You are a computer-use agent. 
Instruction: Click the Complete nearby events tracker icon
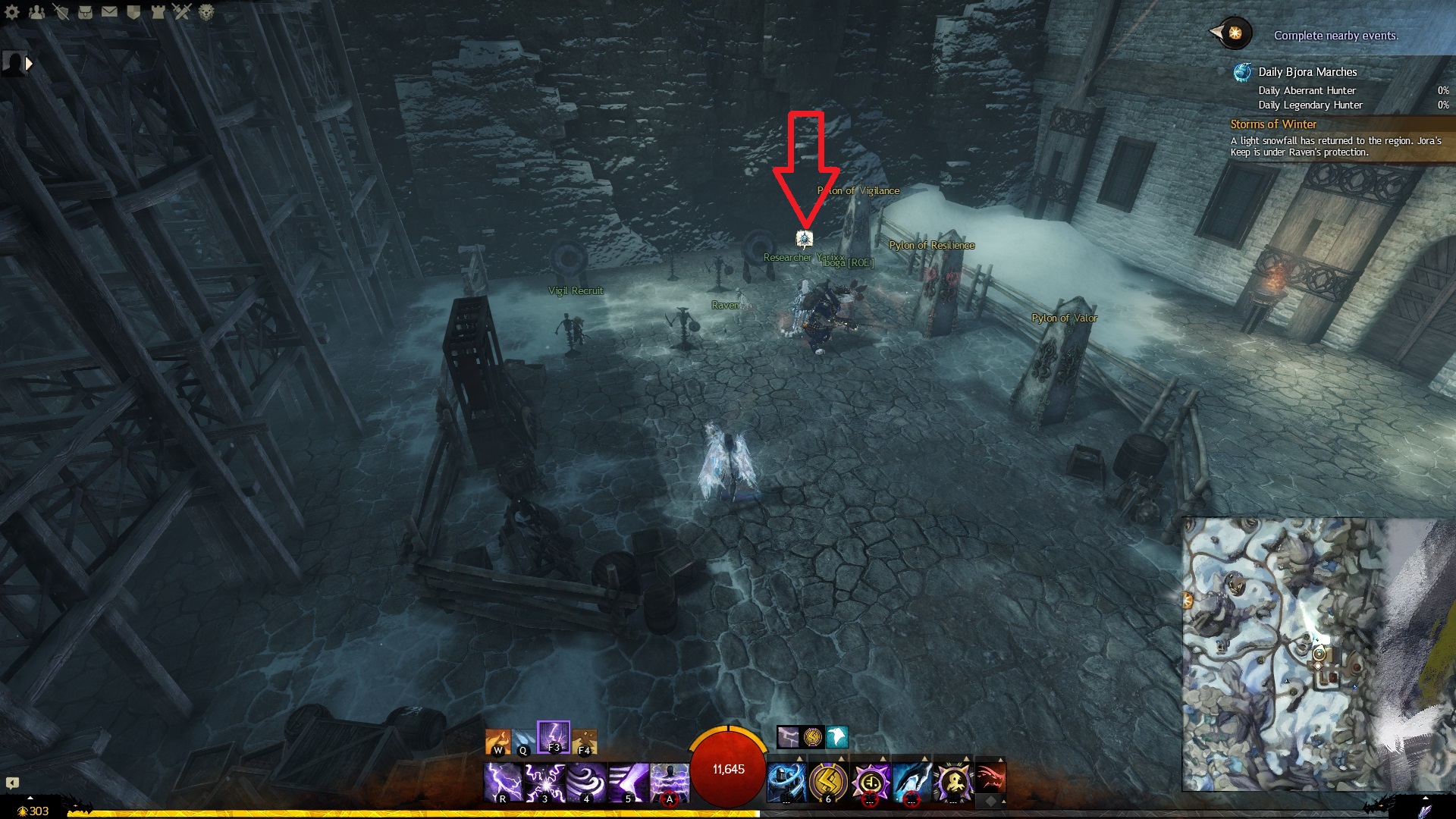(1235, 33)
